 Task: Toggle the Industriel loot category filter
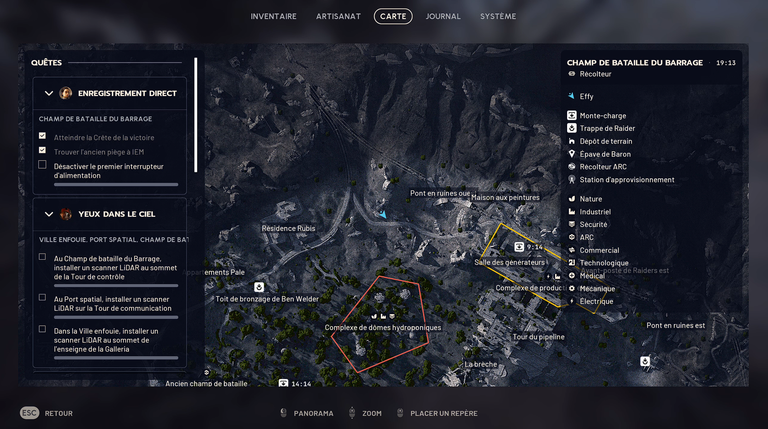pyautogui.click(x=595, y=212)
